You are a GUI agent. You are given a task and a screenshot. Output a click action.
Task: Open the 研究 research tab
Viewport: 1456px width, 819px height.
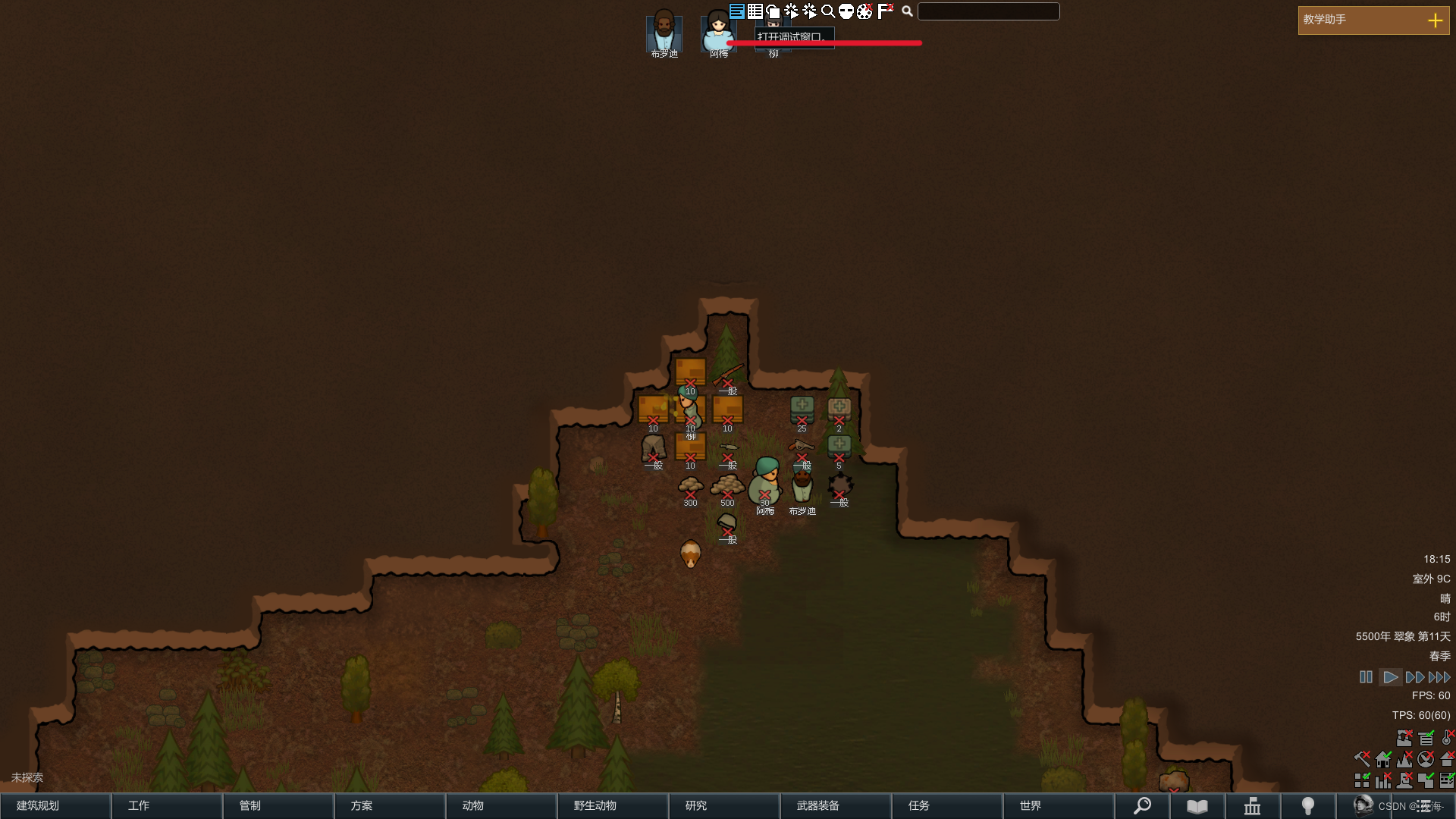pyautogui.click(x=724, y=805)
